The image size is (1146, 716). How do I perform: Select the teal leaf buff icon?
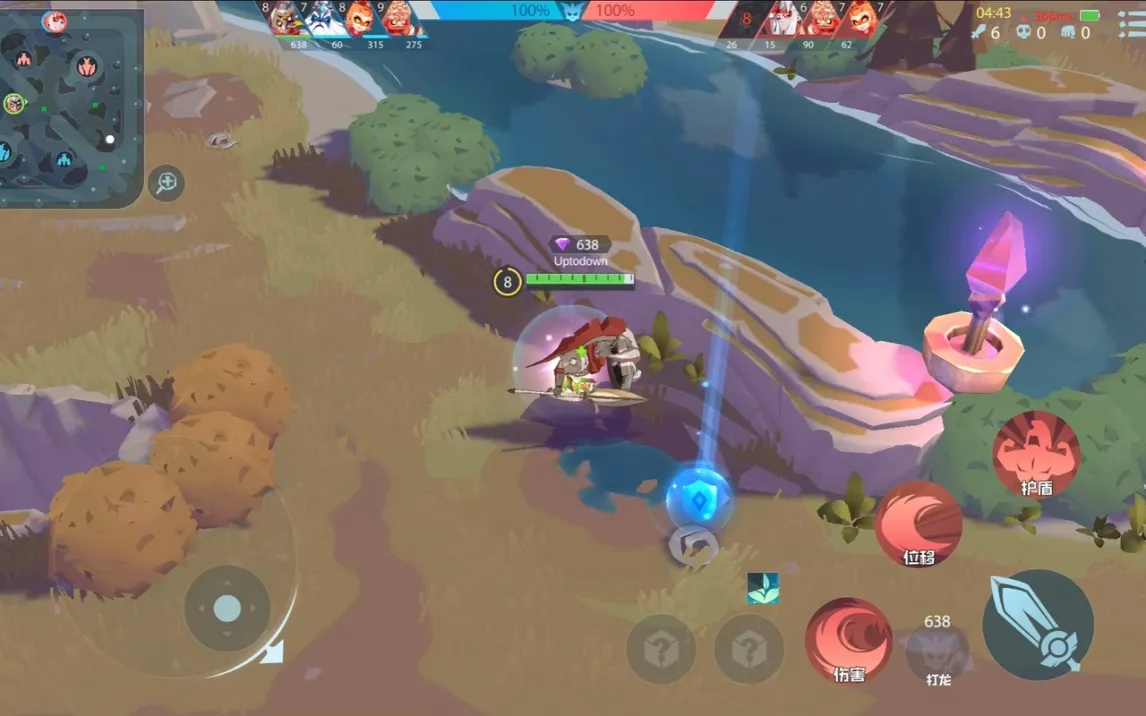[762, 588]
